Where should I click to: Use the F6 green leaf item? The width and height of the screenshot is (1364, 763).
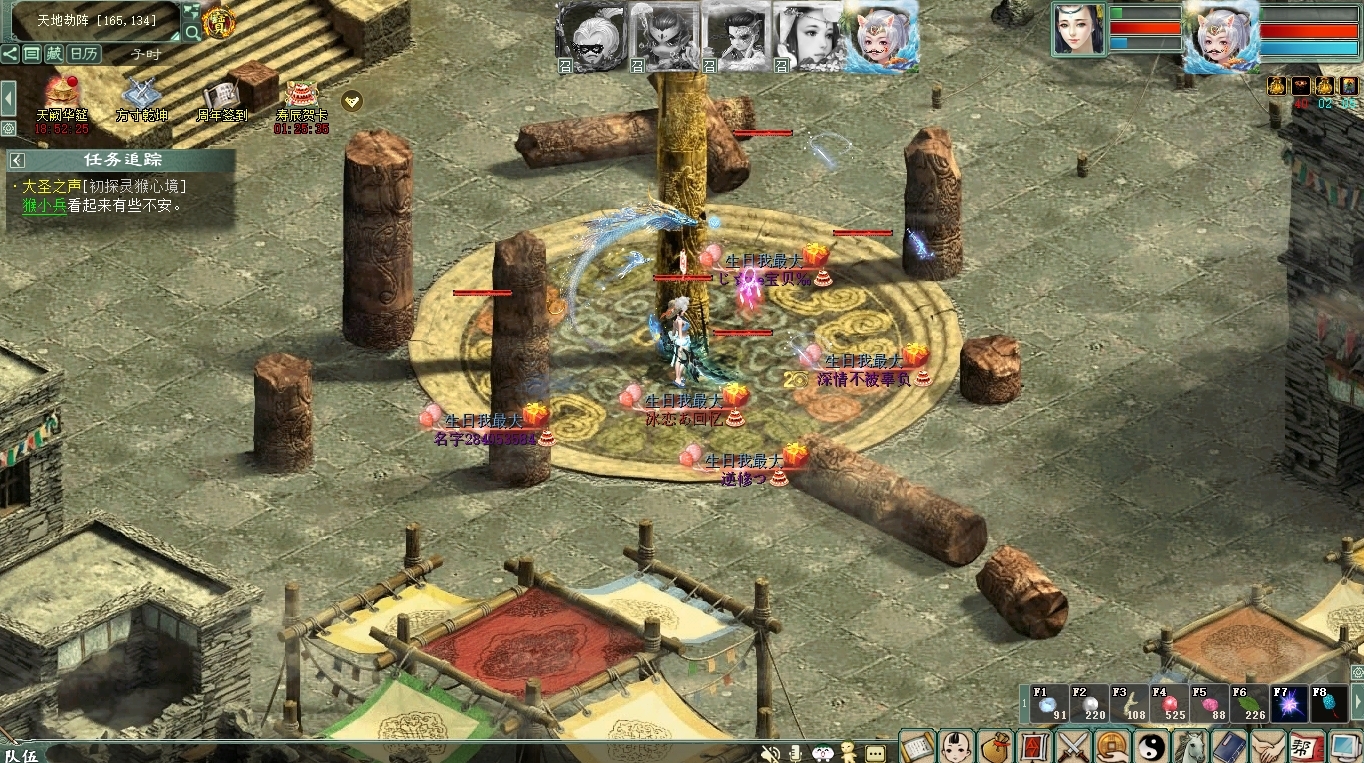[x=1248, y=704]
